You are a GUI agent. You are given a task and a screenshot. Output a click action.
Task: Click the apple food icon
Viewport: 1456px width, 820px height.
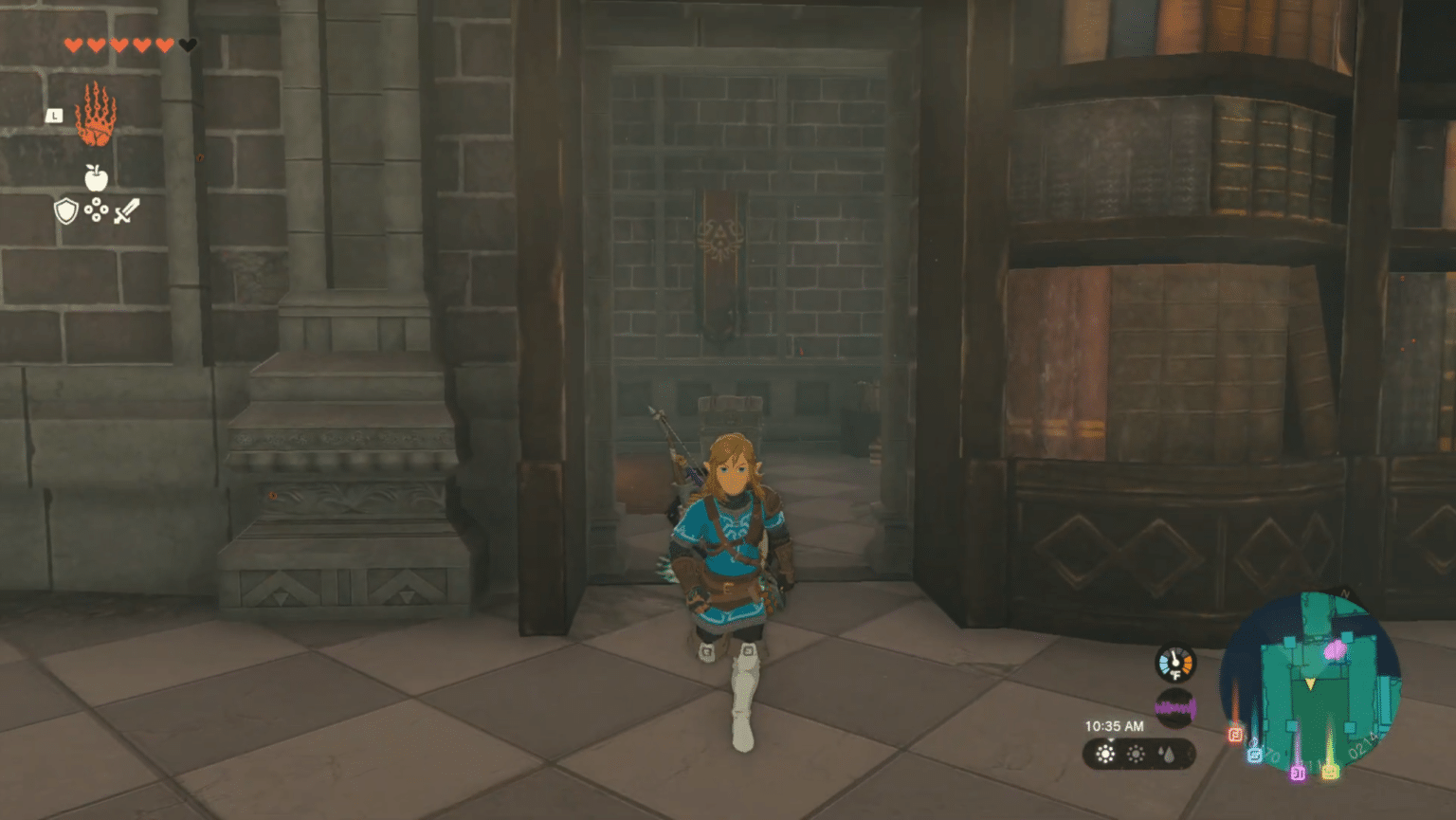pos(96,176)
